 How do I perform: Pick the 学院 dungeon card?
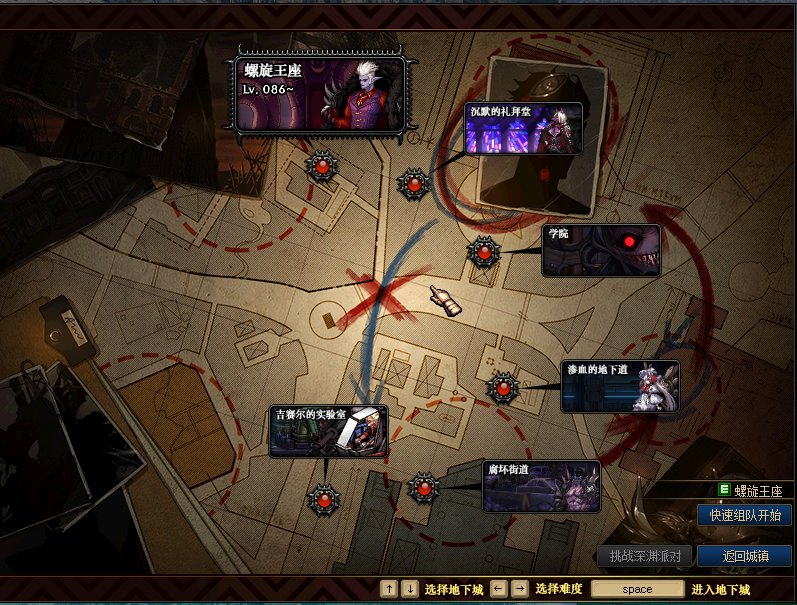click(601, 250)
